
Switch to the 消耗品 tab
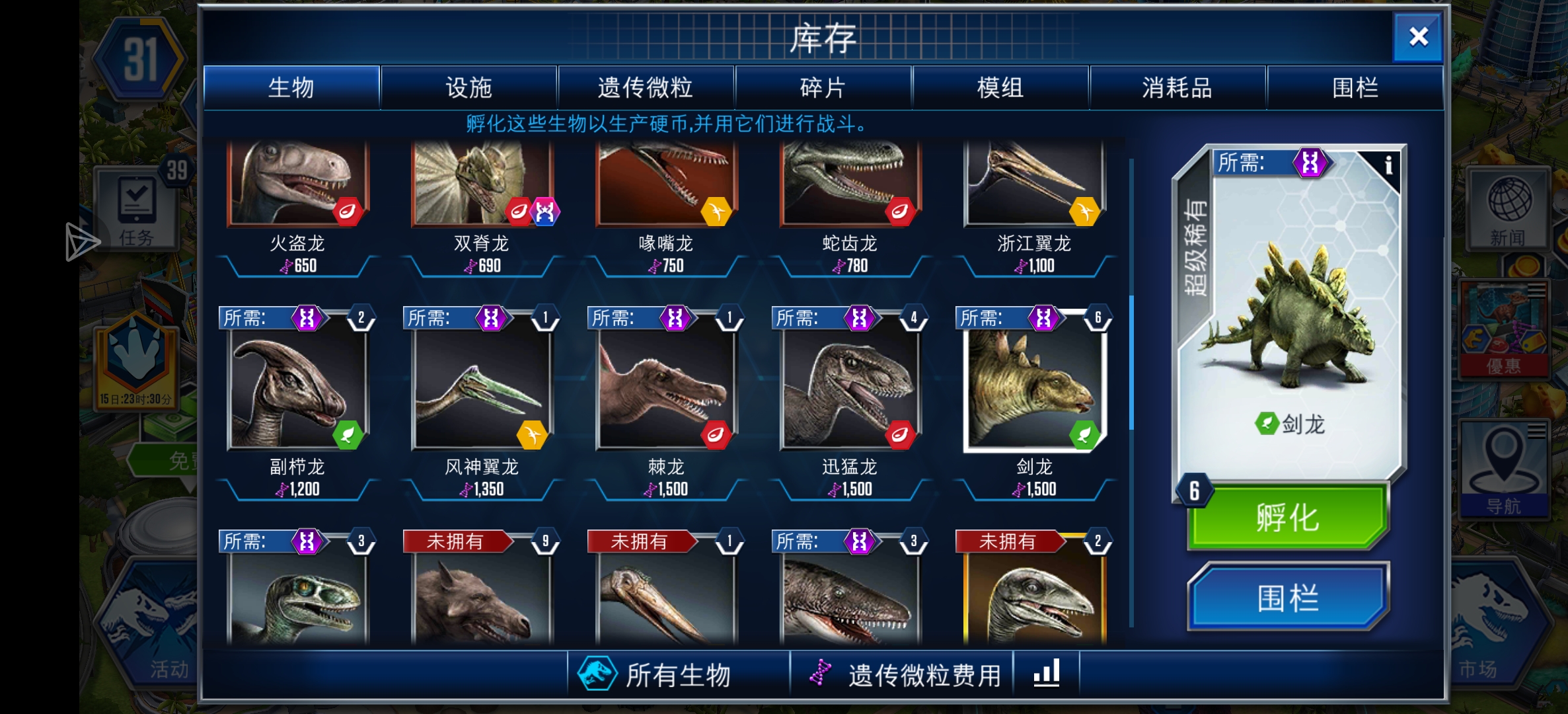[1176, 88]
